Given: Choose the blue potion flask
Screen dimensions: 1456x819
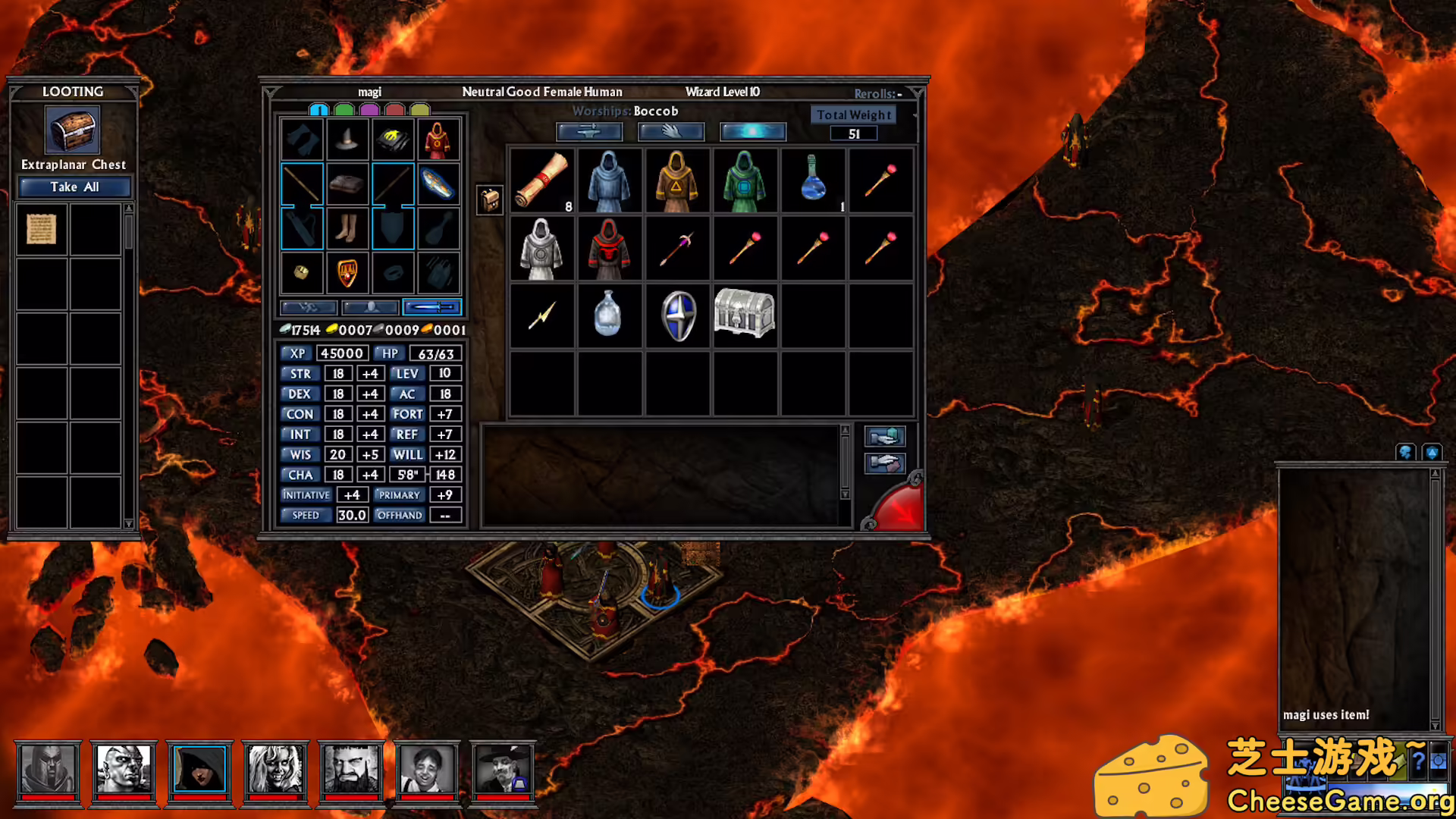Looking at the screenshot, I should pos(812,179).
